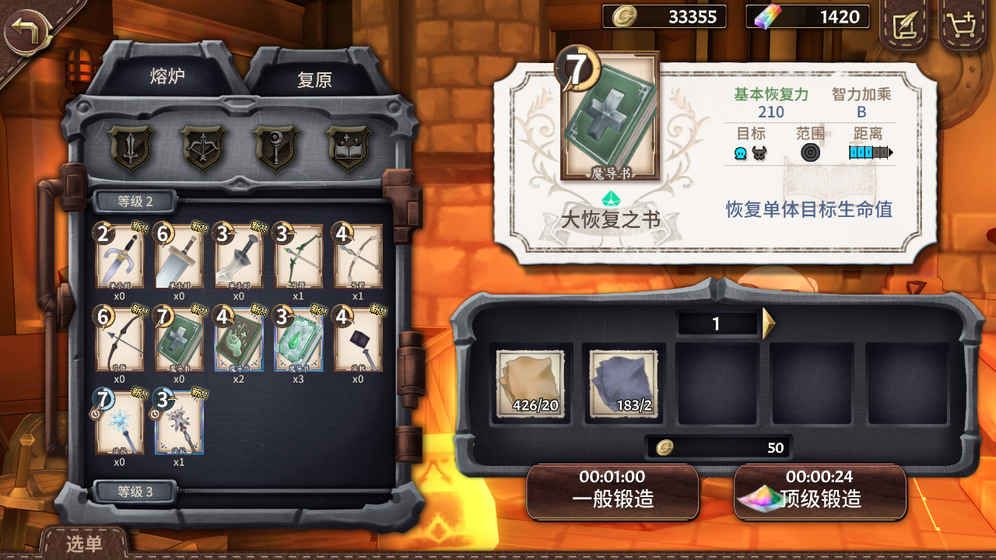The image size is (996, 560).
Task: Start 一般锻造 normal forging
Action: tap(612, 491)
